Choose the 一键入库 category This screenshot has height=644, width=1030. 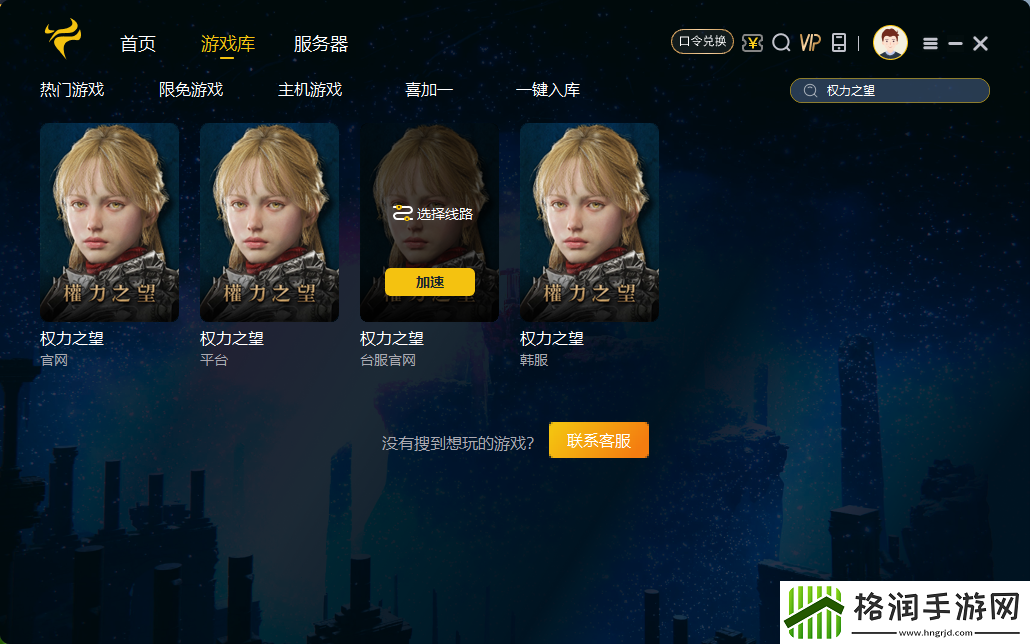pos(548,90)
